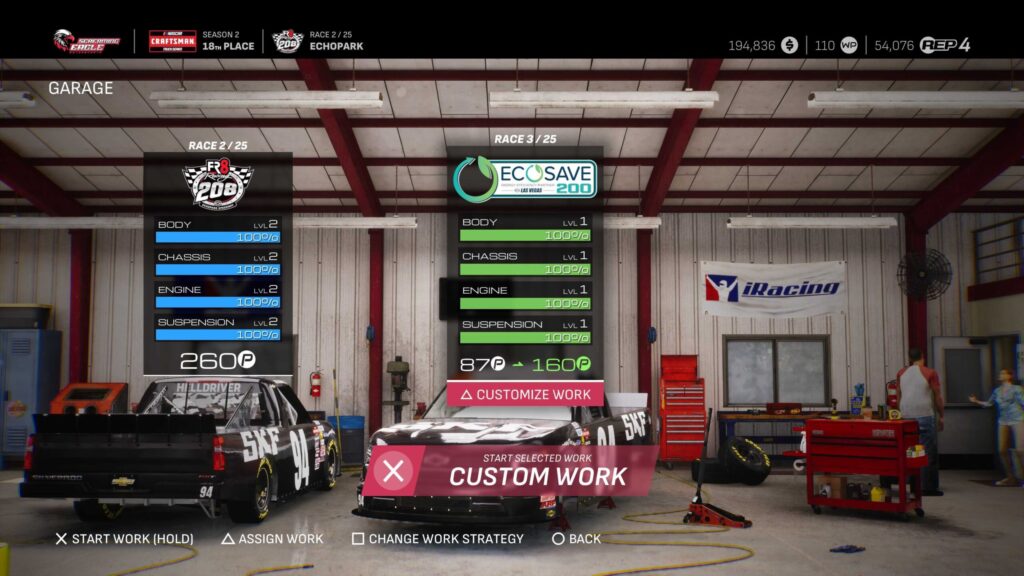This screenshot has width=1024, height=576.
Task: Choose the Chassis row on the EcoSave 200 card
Action: pyautogui.click(x=525, y=262)
